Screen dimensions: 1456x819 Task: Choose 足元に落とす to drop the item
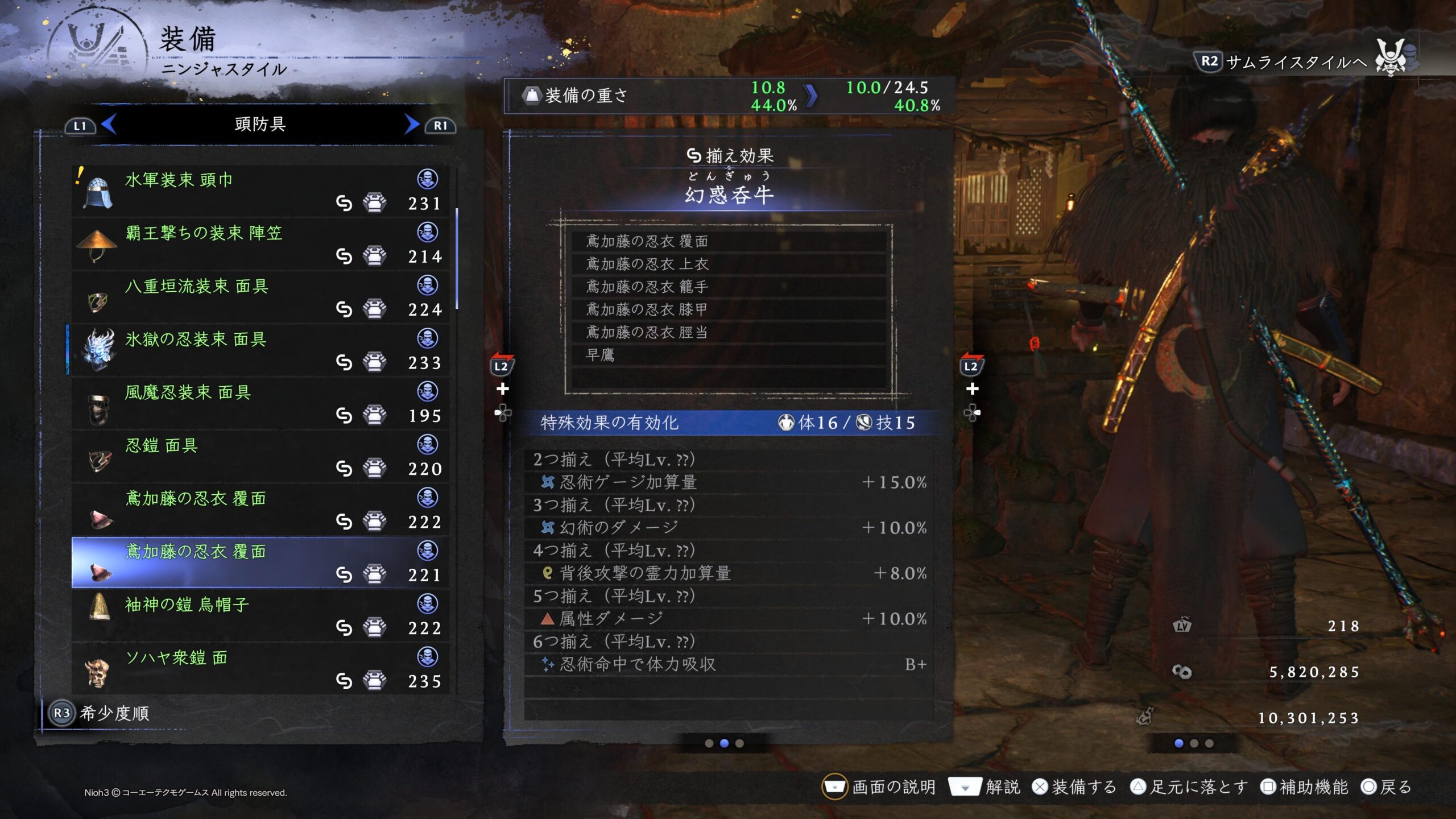tap(1189, 787)
